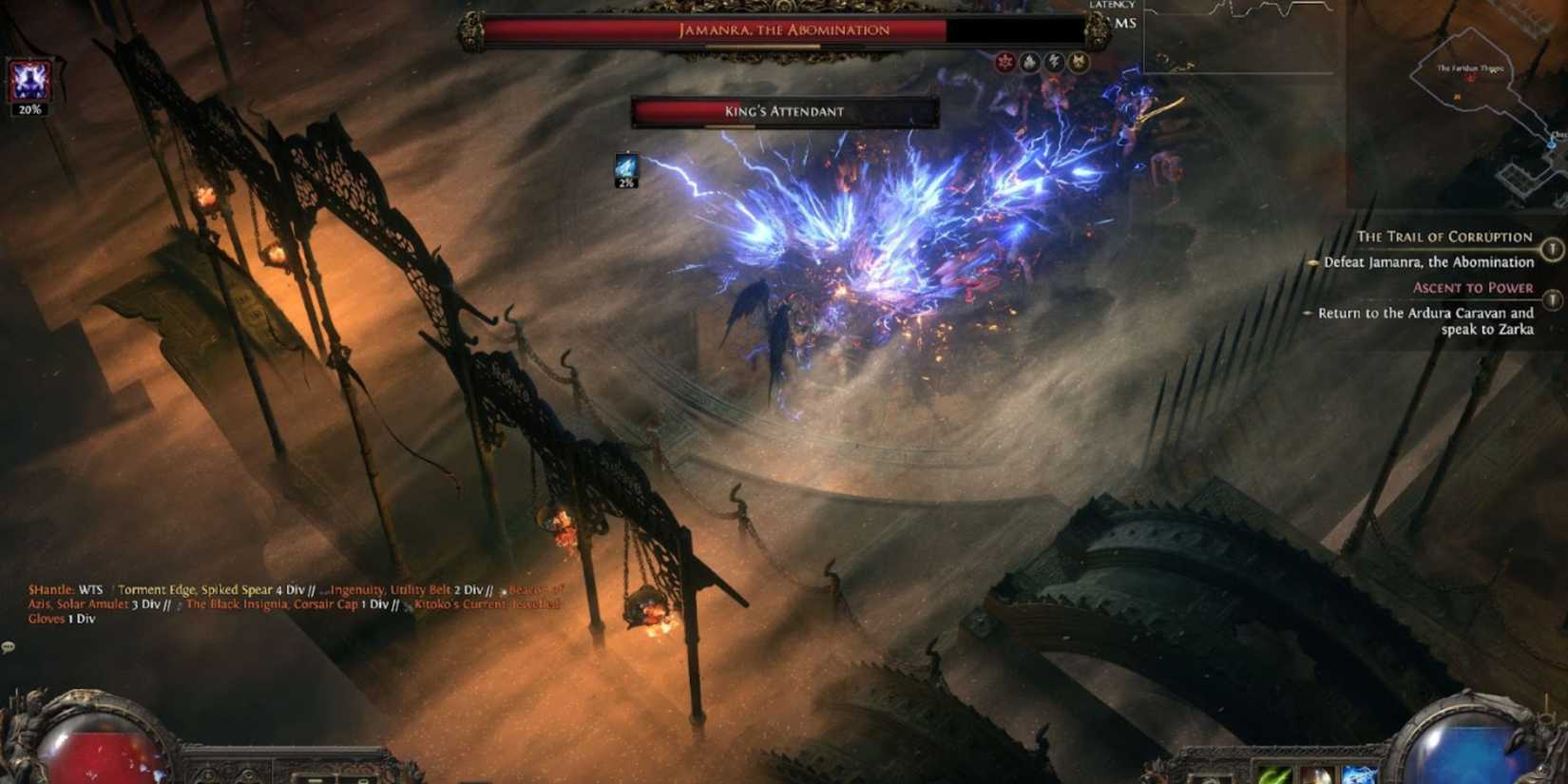1568x784 pixels.
Task: Click the Torment Edge Spiked Spear listing
Action: click(x=209, y=589)
